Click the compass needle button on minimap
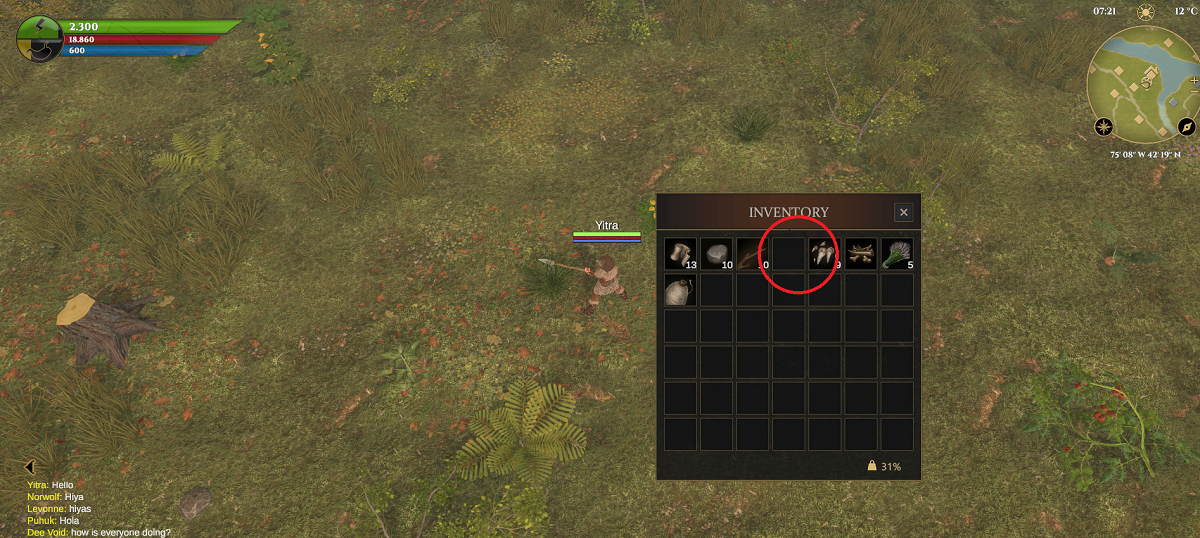 point(1187,126)
